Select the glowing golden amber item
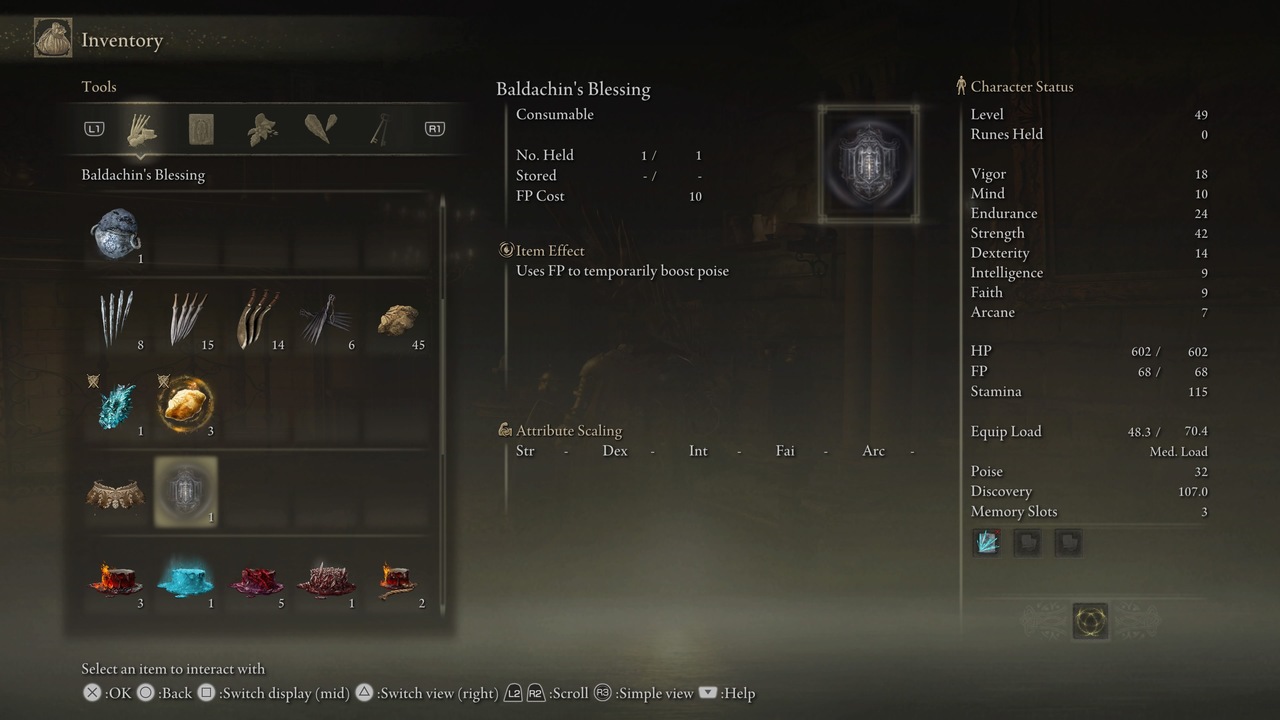1280x720 pixels. click(186, 406)
